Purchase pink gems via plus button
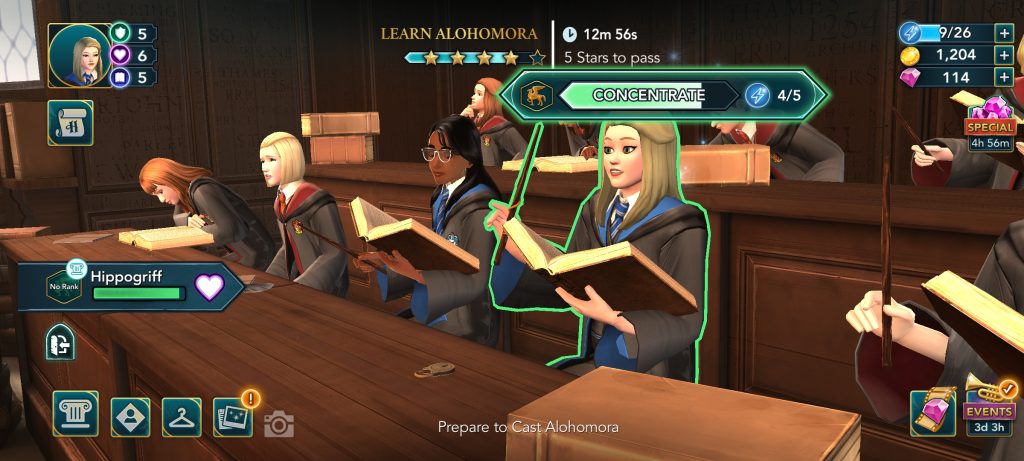This screenshot has width=1024, height=461. (x=1004, y=77)
